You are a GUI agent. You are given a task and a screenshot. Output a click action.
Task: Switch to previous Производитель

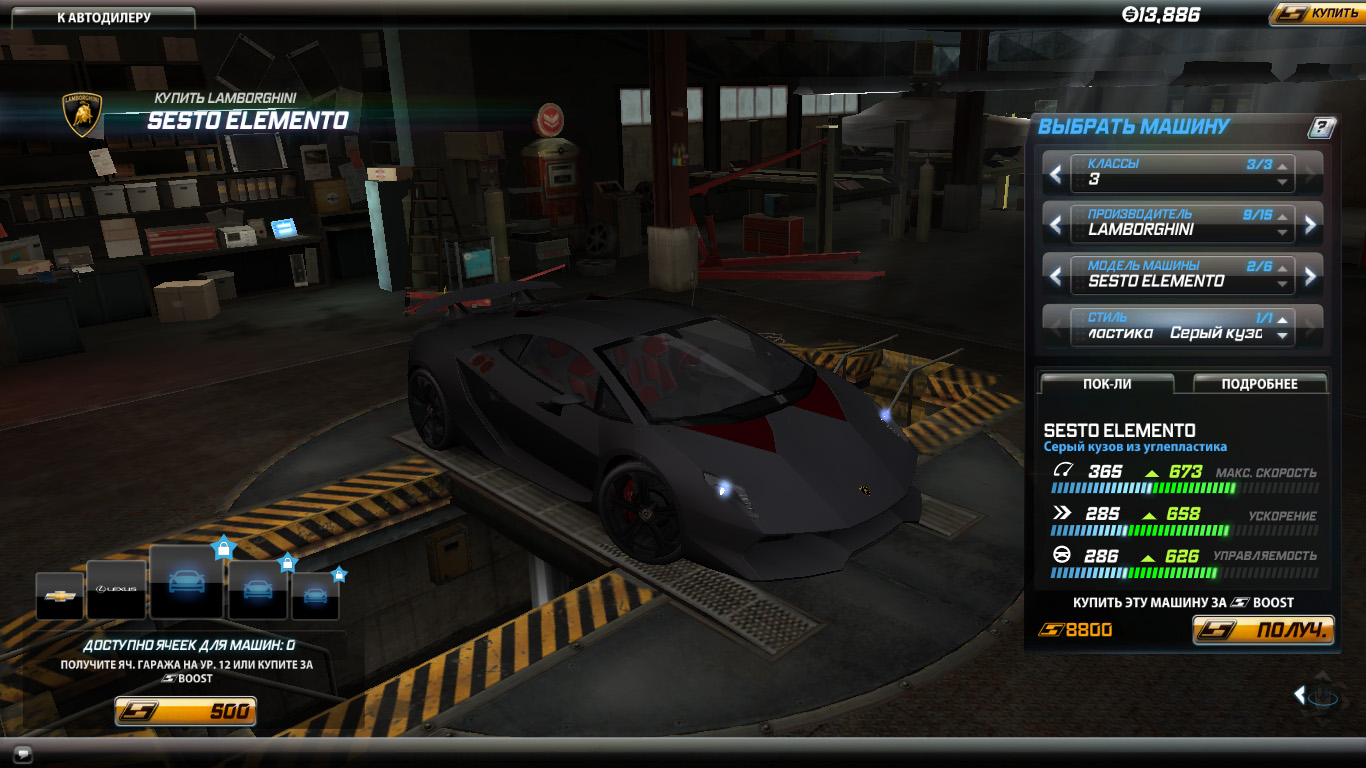pyautogui.click(x=1056, y=225)
